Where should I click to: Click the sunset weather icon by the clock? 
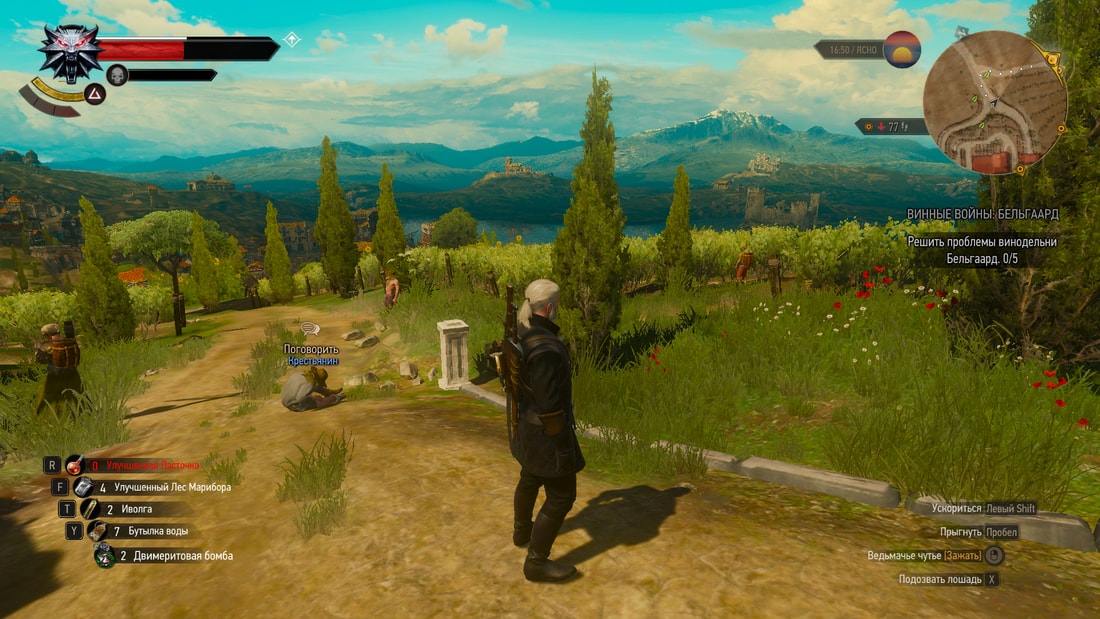tap(902, 49)
